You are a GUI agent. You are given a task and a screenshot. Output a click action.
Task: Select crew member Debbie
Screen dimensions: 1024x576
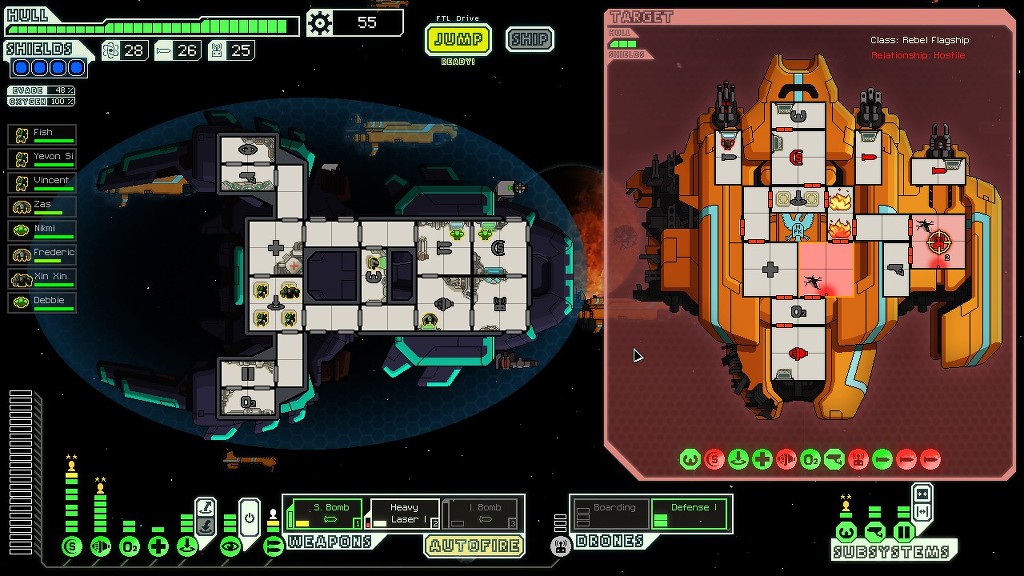(43, 301)
